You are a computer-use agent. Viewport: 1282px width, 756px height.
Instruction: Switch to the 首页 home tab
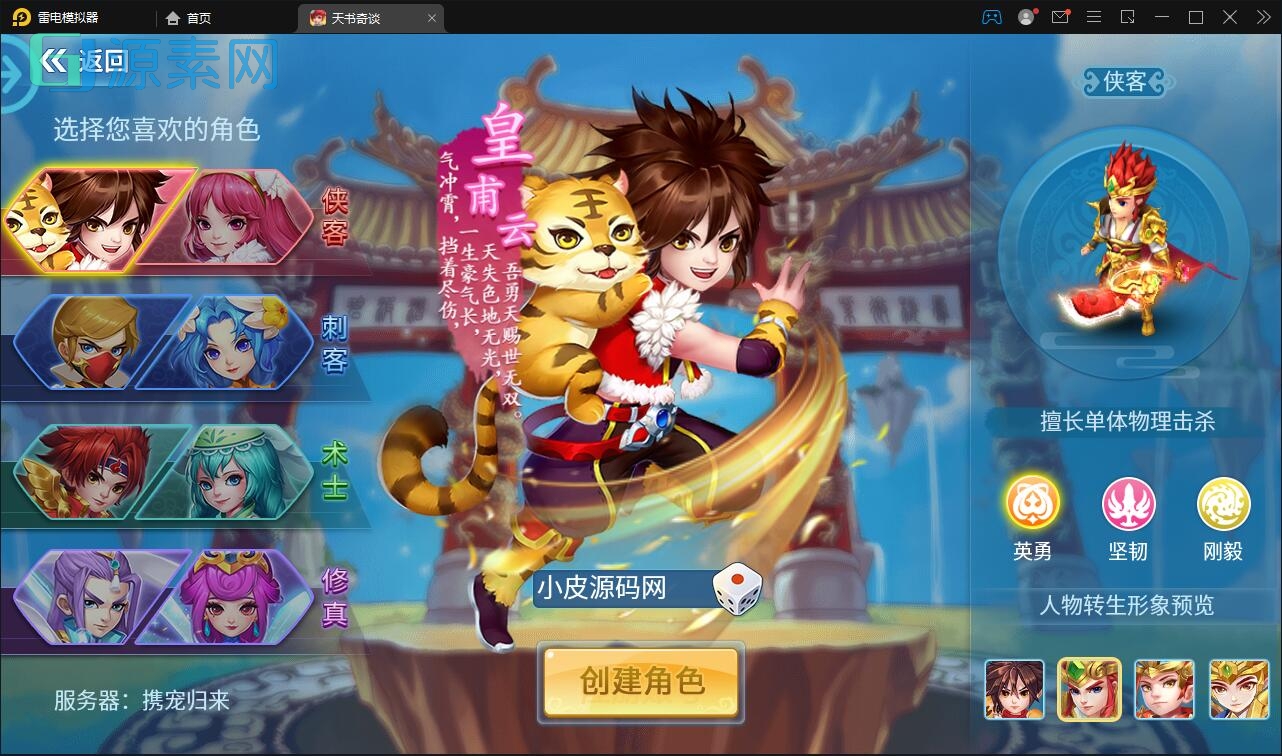[186, 17]
